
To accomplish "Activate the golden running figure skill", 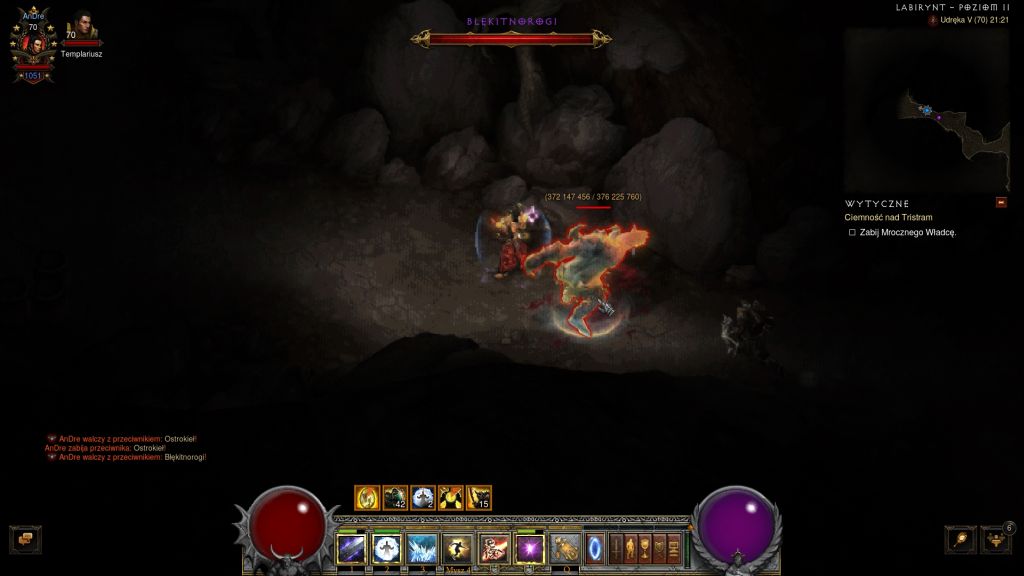I will pyautogui.click(x=457, y=548).
